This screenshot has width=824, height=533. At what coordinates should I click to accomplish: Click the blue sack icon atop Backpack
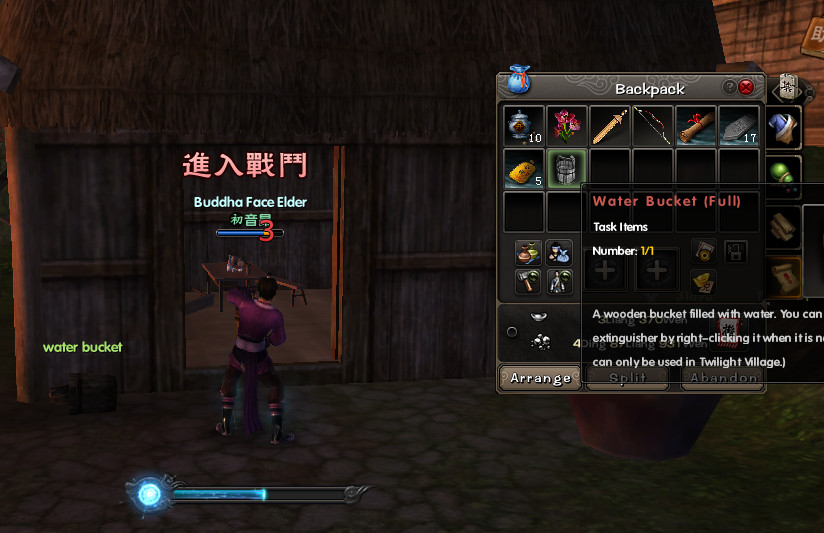coord(517,79)
